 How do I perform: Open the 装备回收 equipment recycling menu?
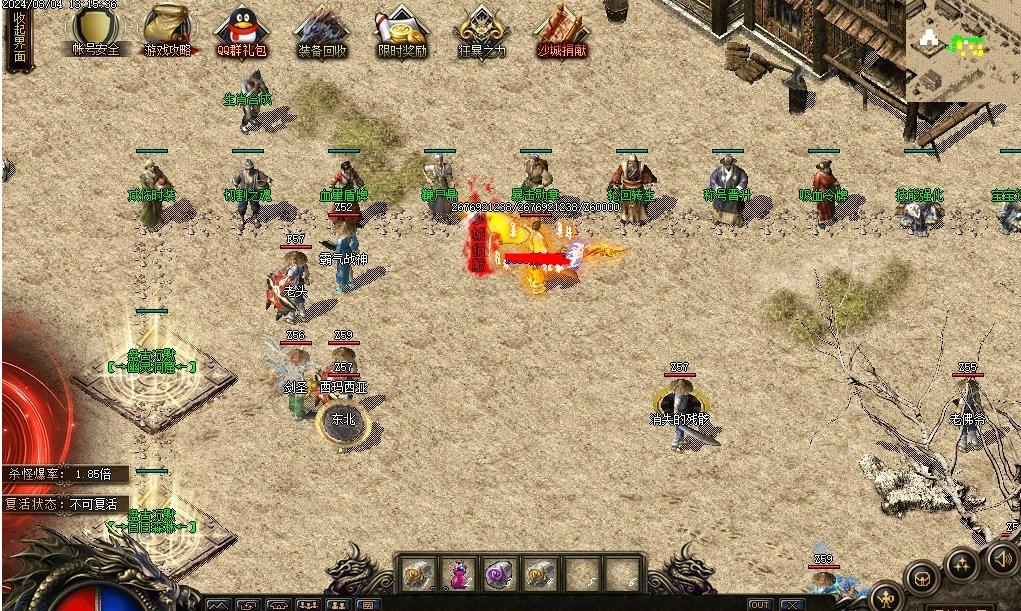point(323,31)
